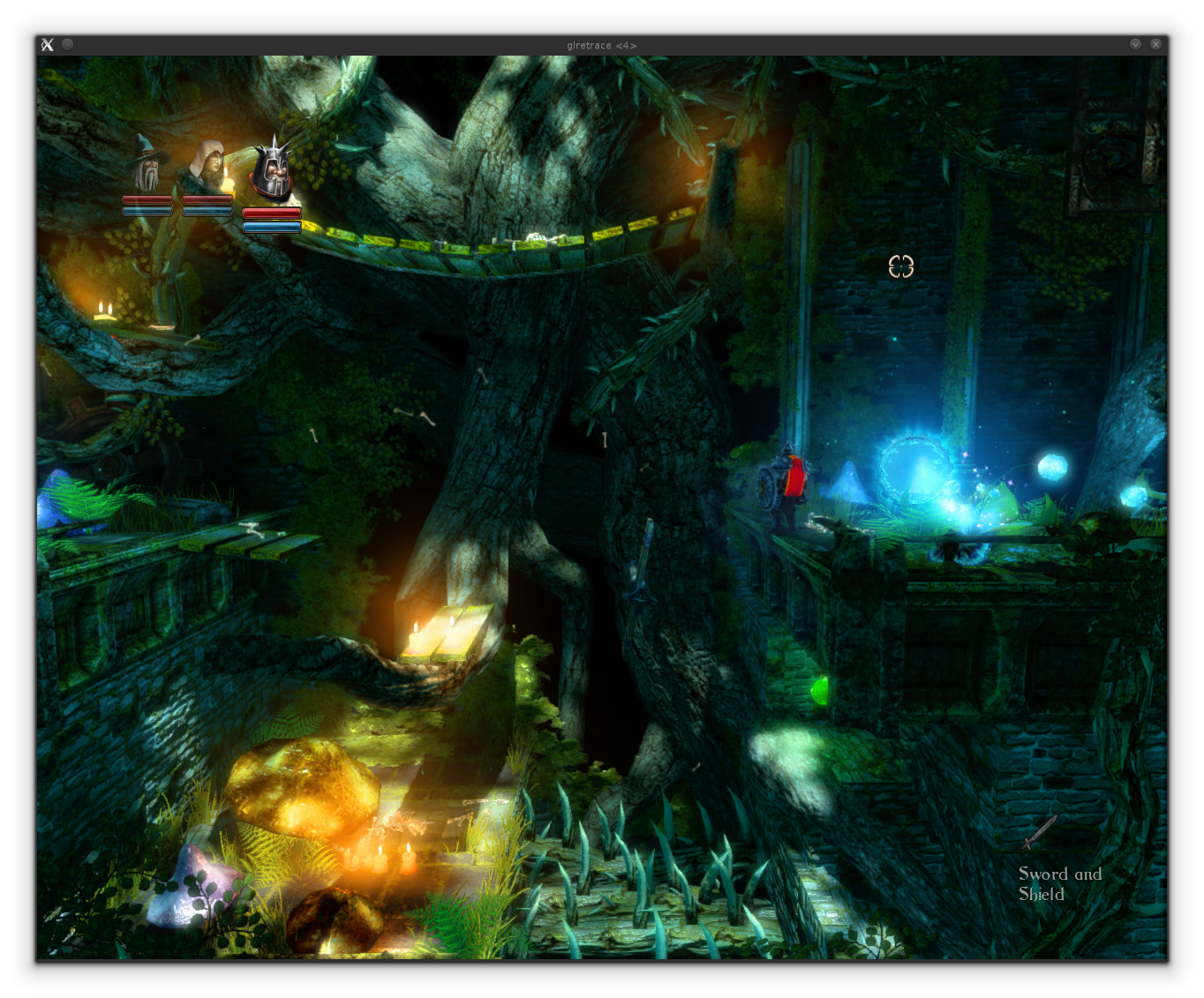Select the wizard character portrait
This screenshot has width=1204, height=998.
click(x=147, y=165)
